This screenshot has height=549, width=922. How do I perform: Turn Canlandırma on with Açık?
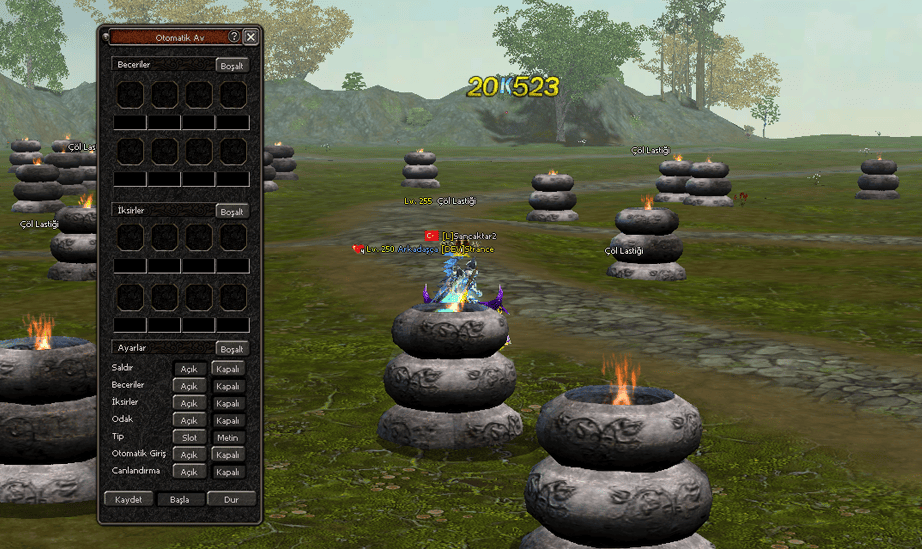pyautogui.click(x=189, y=472)
